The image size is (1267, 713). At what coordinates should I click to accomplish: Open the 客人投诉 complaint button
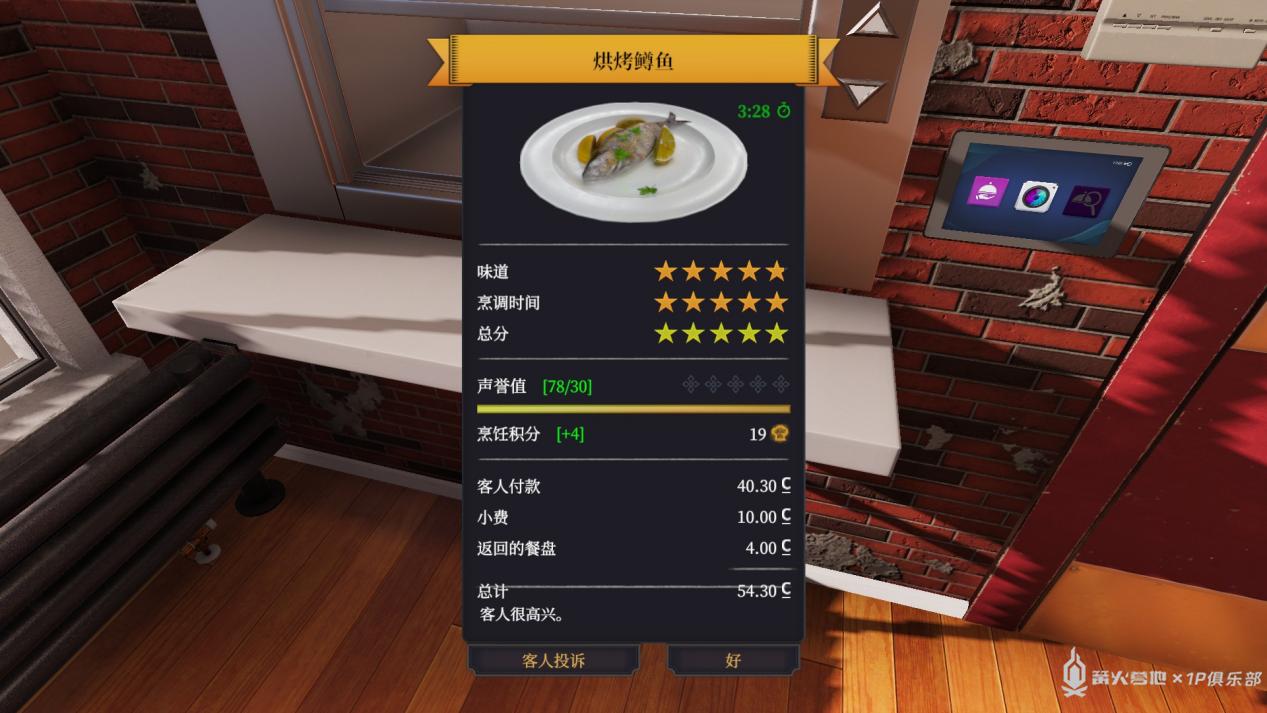(x=553, y=660)
